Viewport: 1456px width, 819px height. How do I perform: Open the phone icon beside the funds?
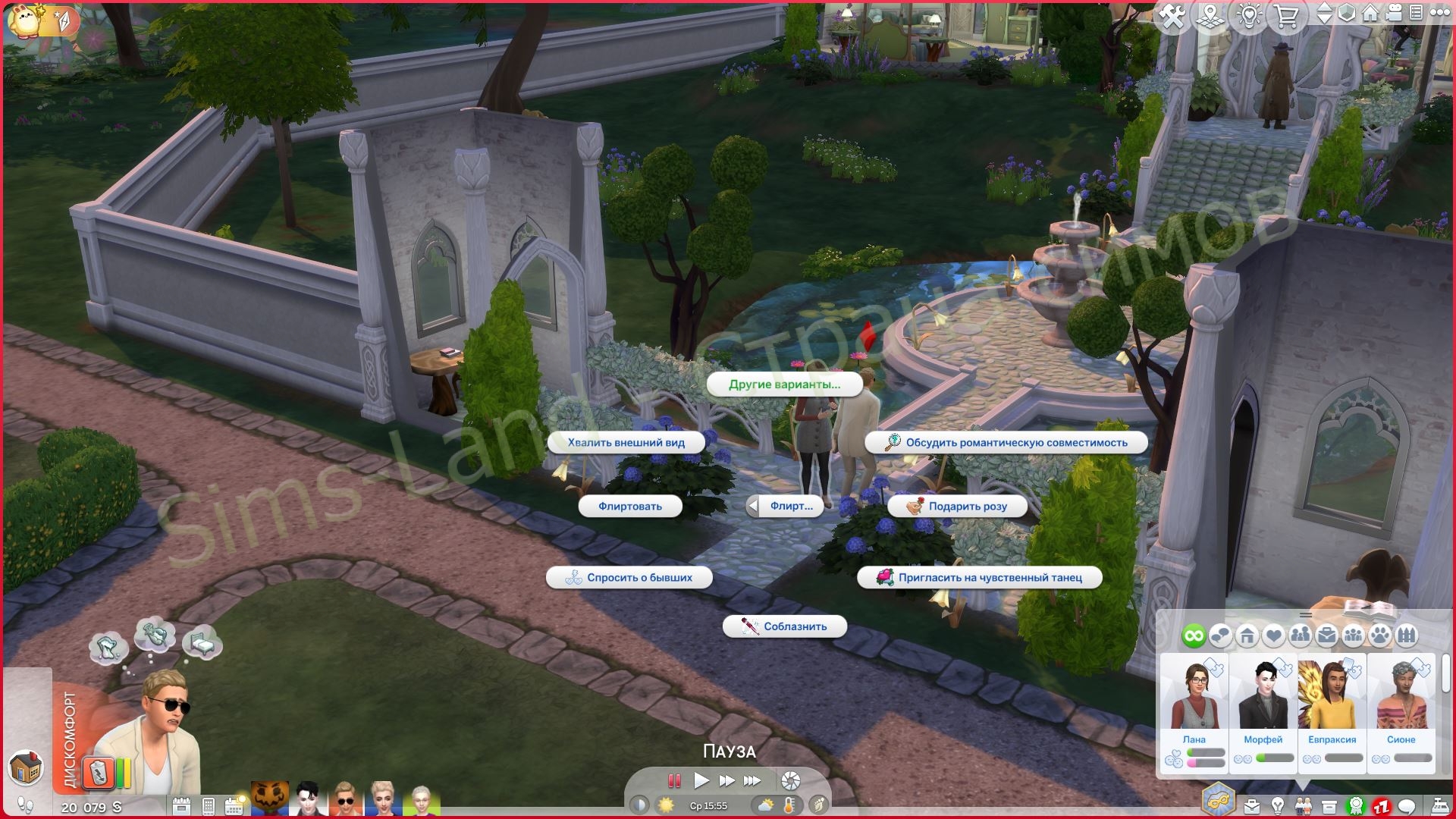pos(209,806)
